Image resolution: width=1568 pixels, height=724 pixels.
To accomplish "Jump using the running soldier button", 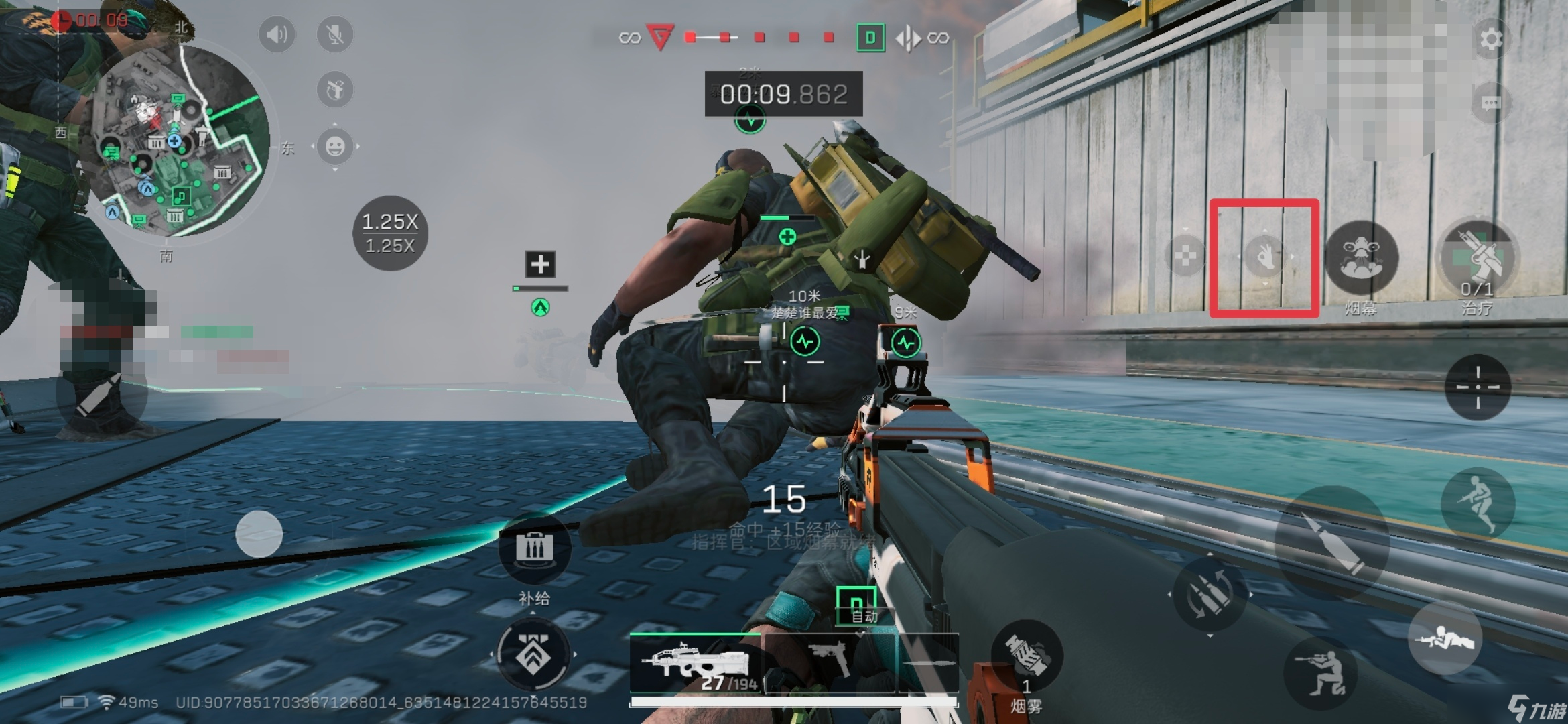I will 1478,503.
